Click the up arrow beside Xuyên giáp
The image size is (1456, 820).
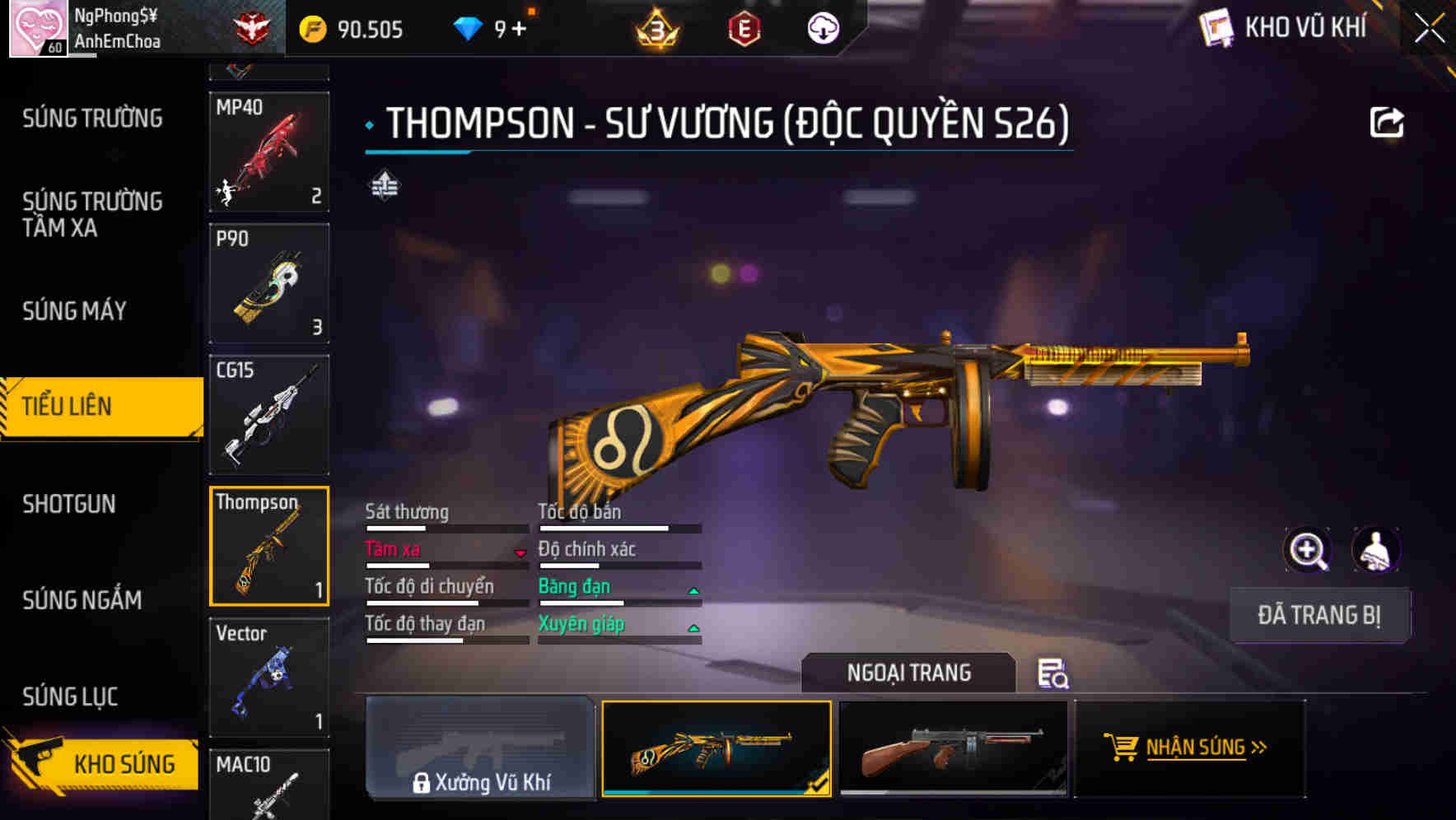point(692,629)
